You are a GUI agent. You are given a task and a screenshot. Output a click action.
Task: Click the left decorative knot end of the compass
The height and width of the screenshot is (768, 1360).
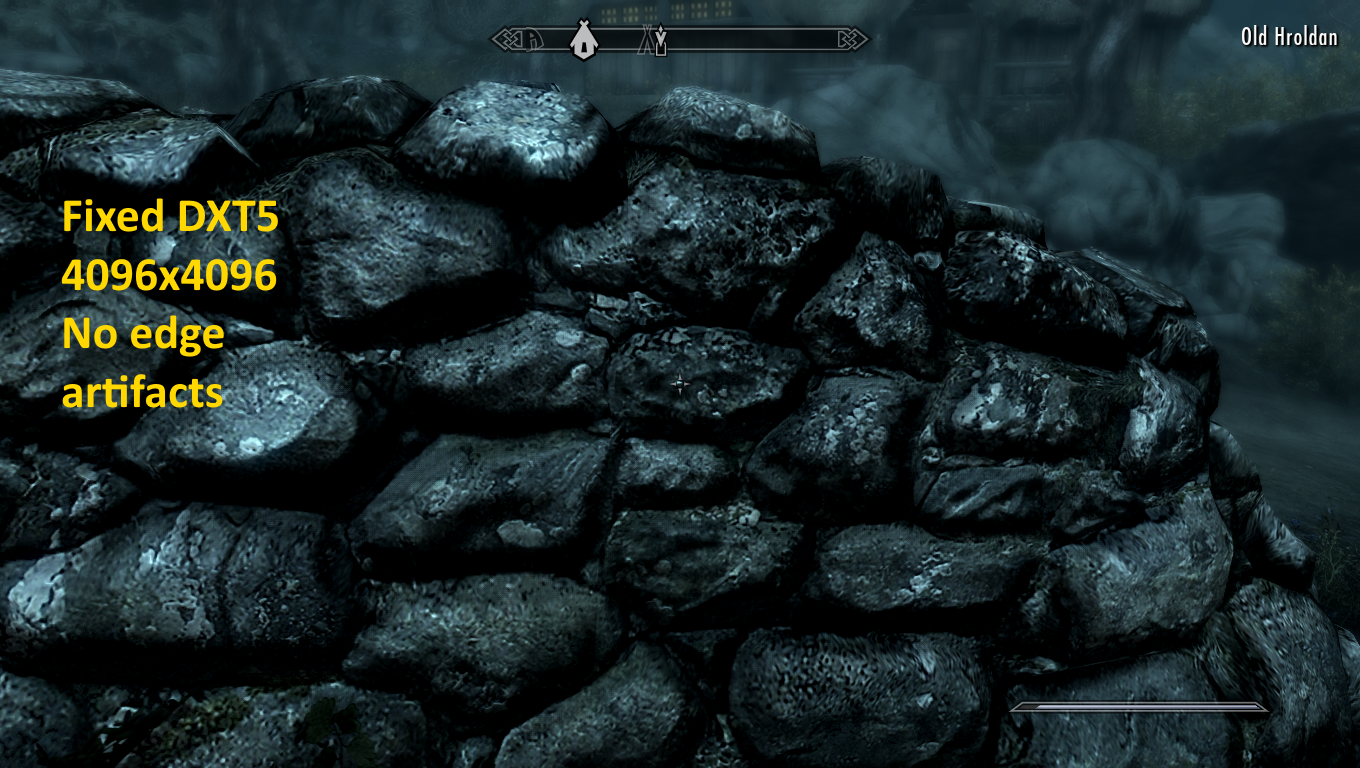pos(506,37)
